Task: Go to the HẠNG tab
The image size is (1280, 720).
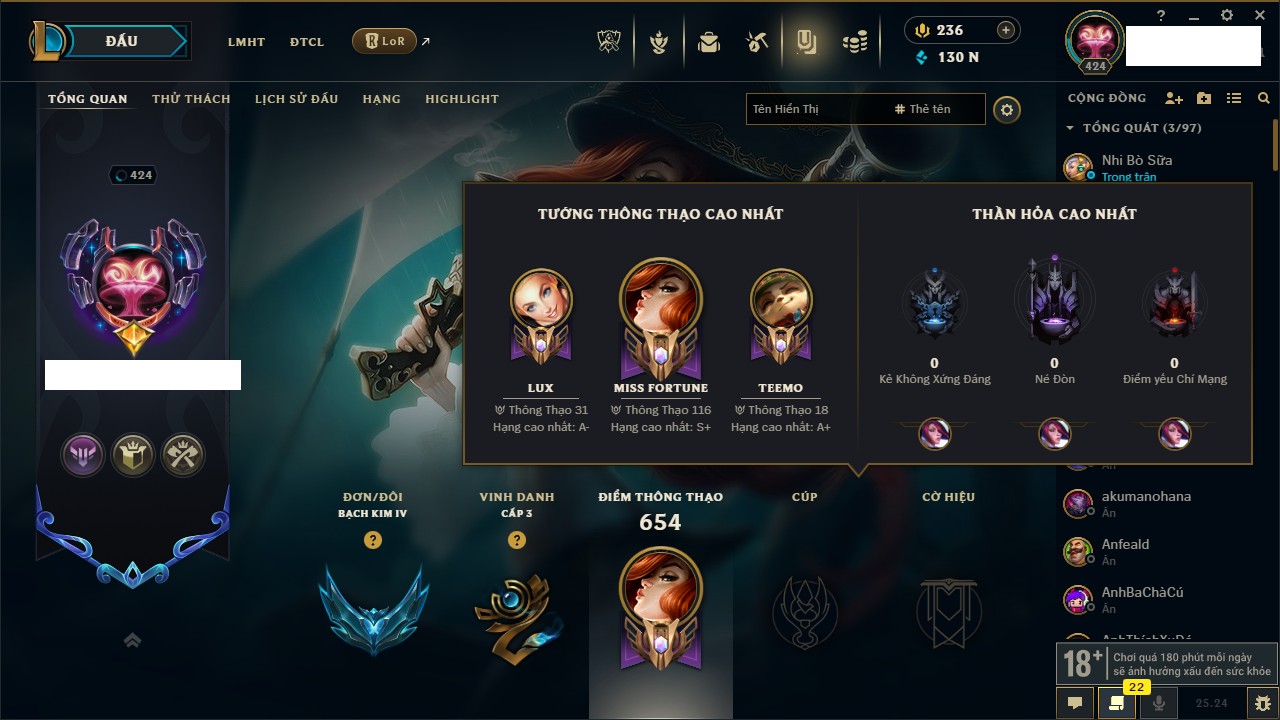Action: 381,99
